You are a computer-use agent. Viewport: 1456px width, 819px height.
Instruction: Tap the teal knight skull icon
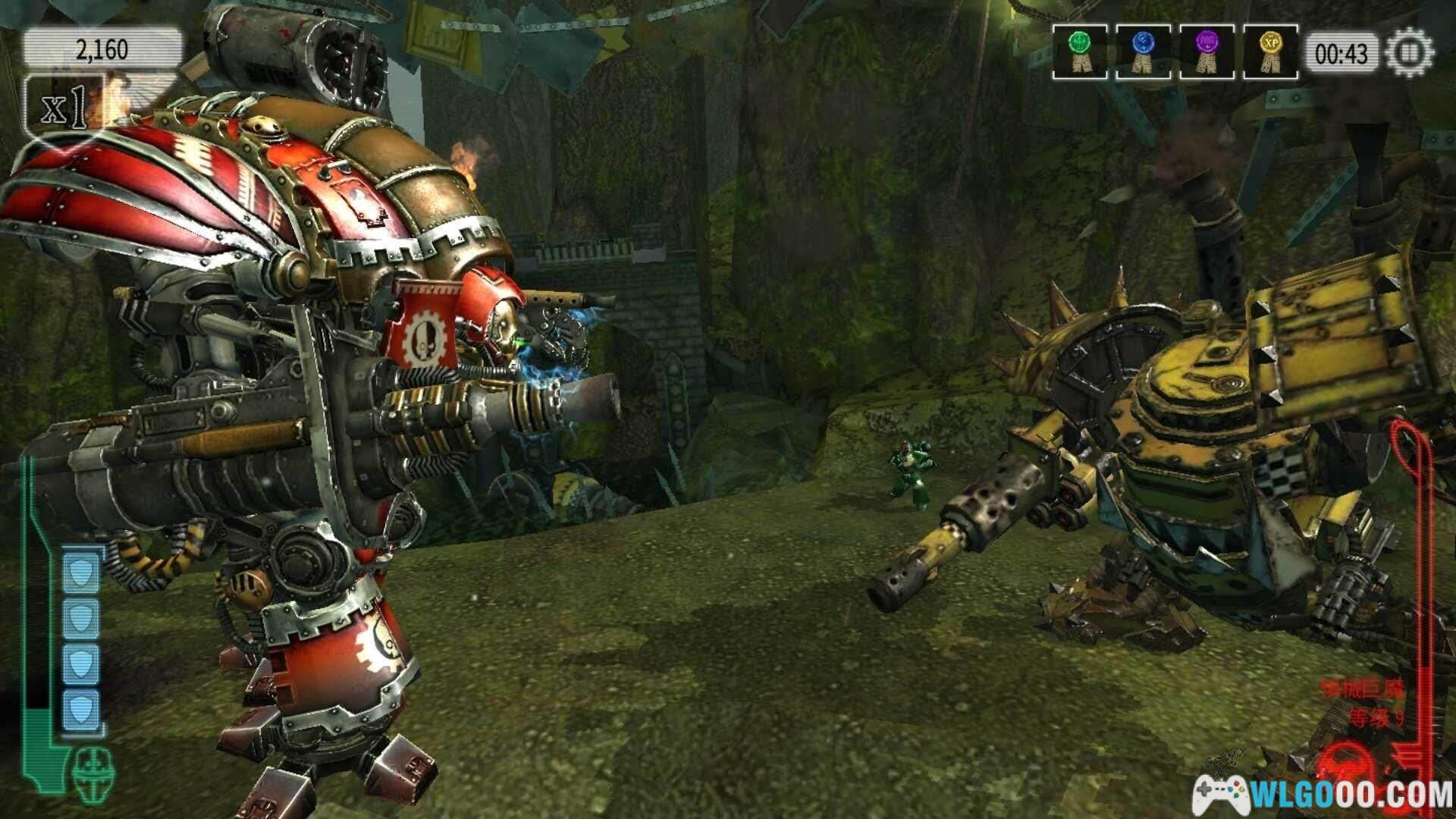tap(94, 768)
